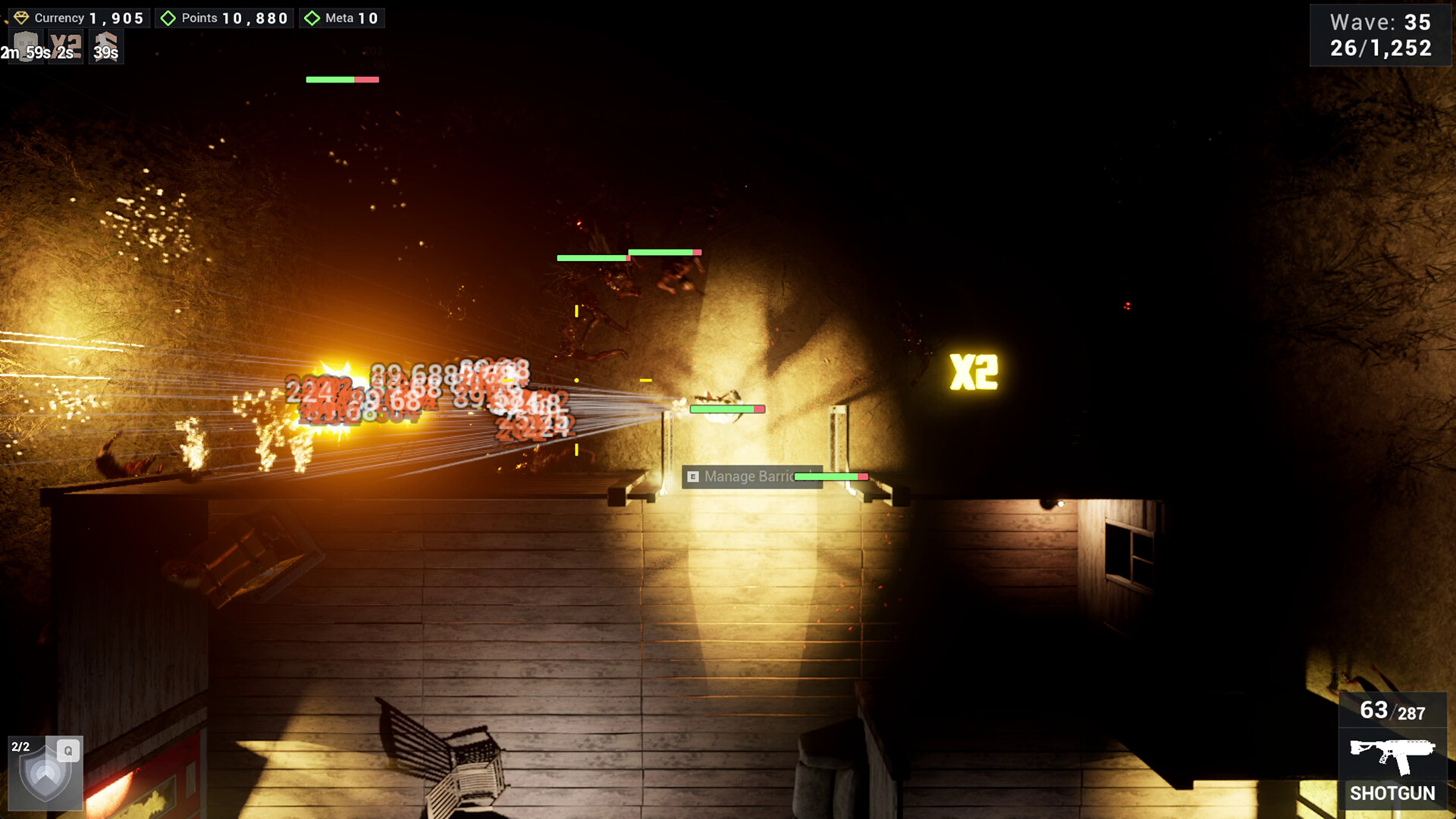Click the gold diamond Currency icon
This screenshot has width=1456, height=819.
coord(23,17)
